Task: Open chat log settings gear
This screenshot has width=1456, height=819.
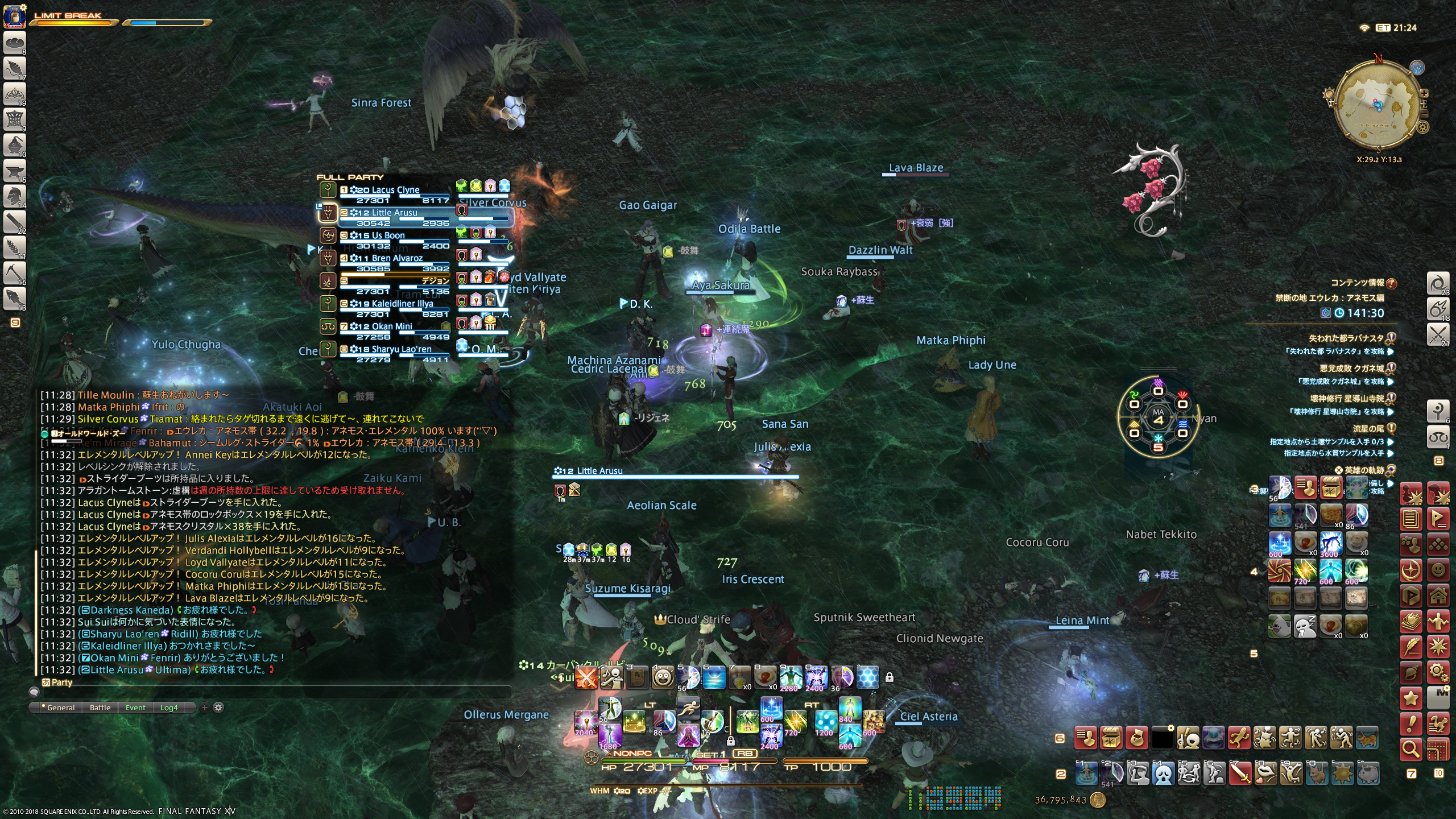Action: tap(218, 708)
